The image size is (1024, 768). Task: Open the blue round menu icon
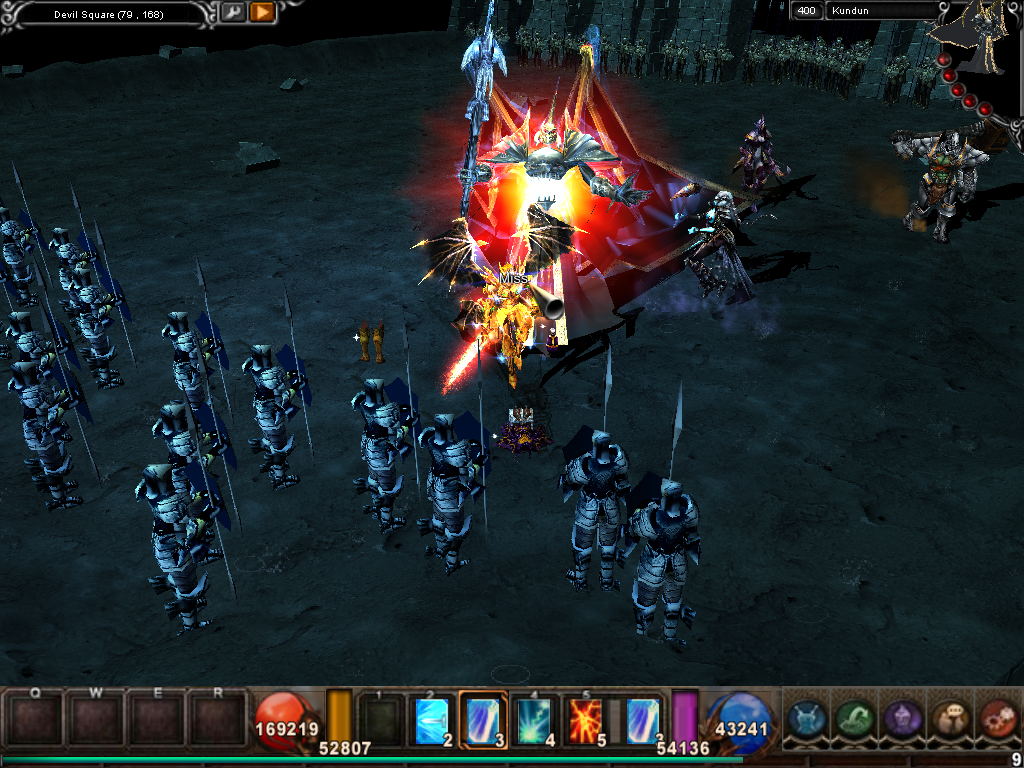806,718
